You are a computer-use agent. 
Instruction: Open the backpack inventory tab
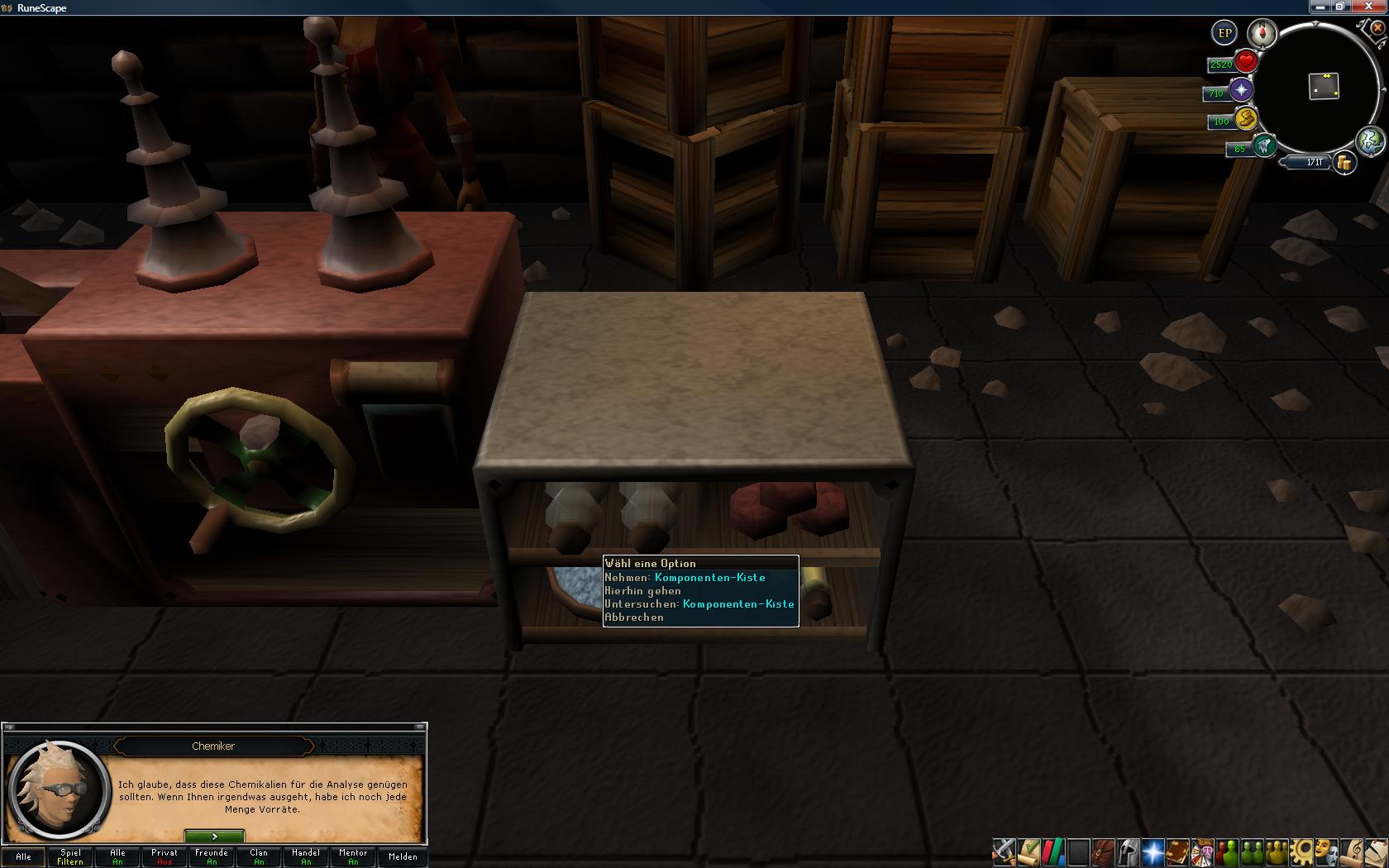(x=1102, y=851)
